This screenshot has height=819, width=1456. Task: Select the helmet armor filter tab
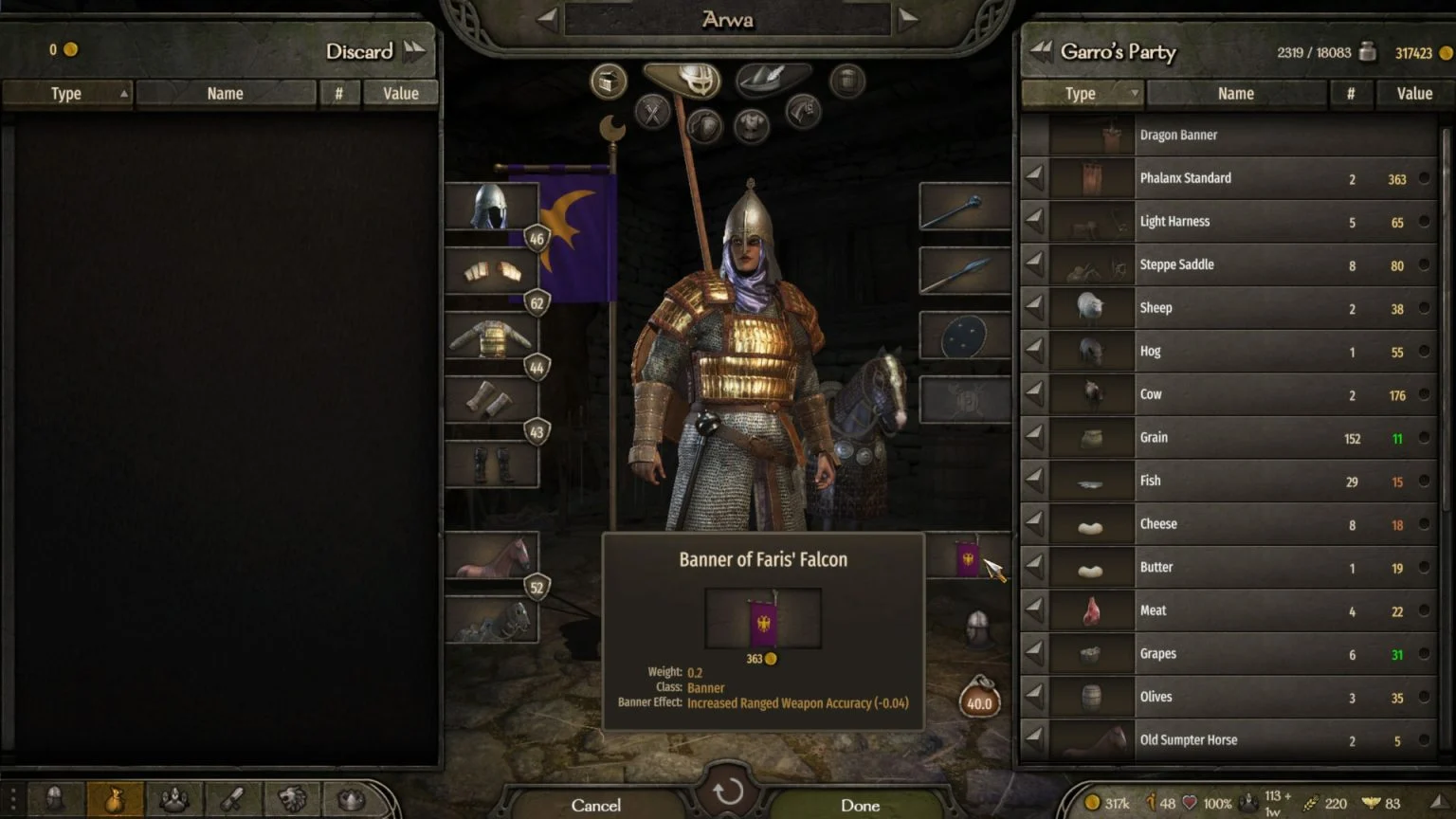coord(682,81)
